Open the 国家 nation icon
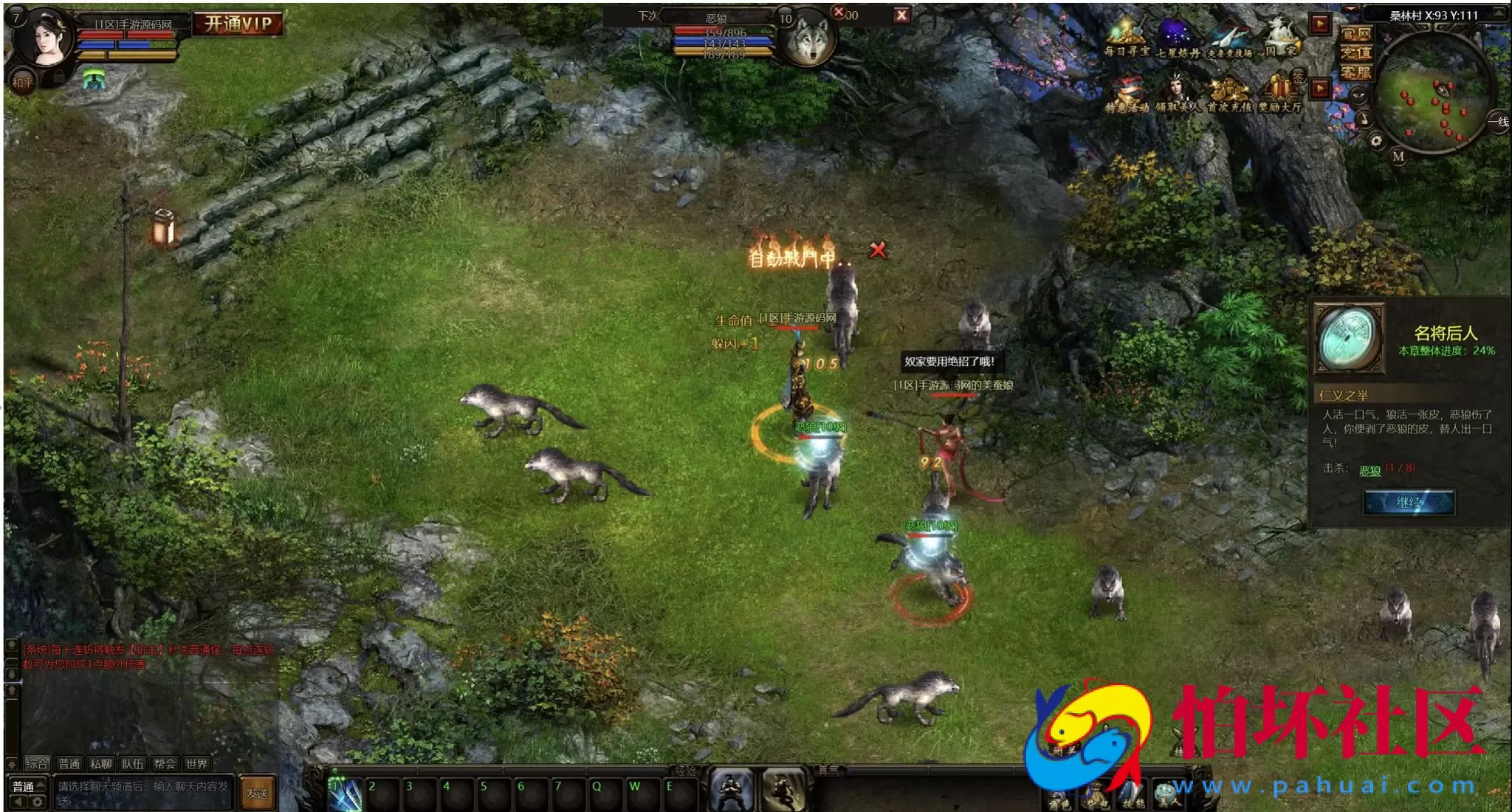Screen dimensions: 1512x812 coord(1282,35)
